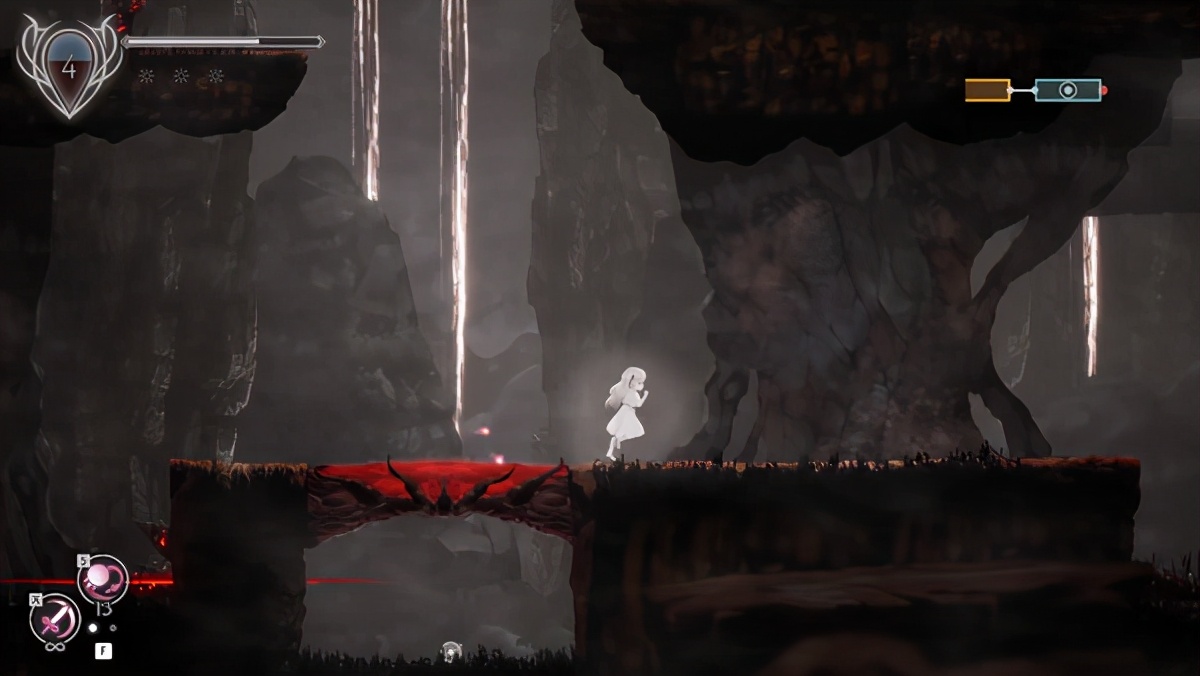Select the orange room tile on the minimap
This screenshot has height=676, width=1200.
tap(987, 90)
